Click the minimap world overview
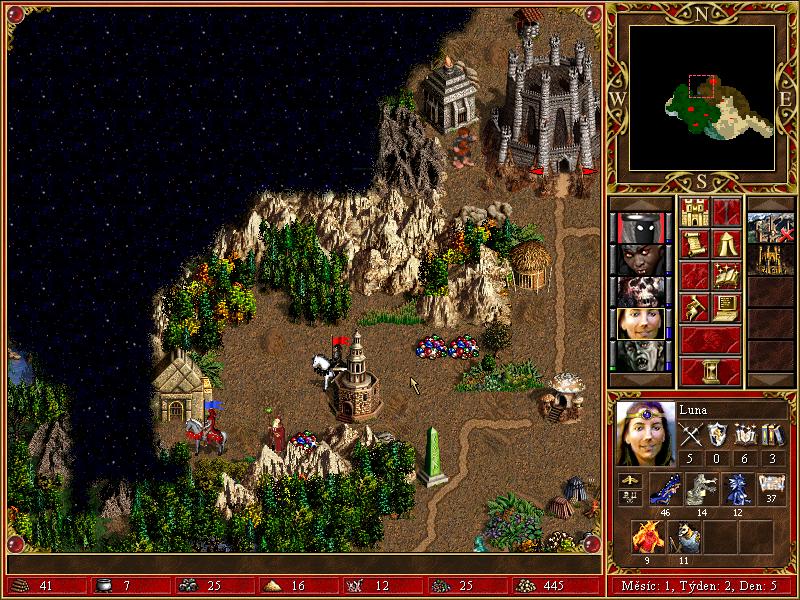 pos(701,97)
